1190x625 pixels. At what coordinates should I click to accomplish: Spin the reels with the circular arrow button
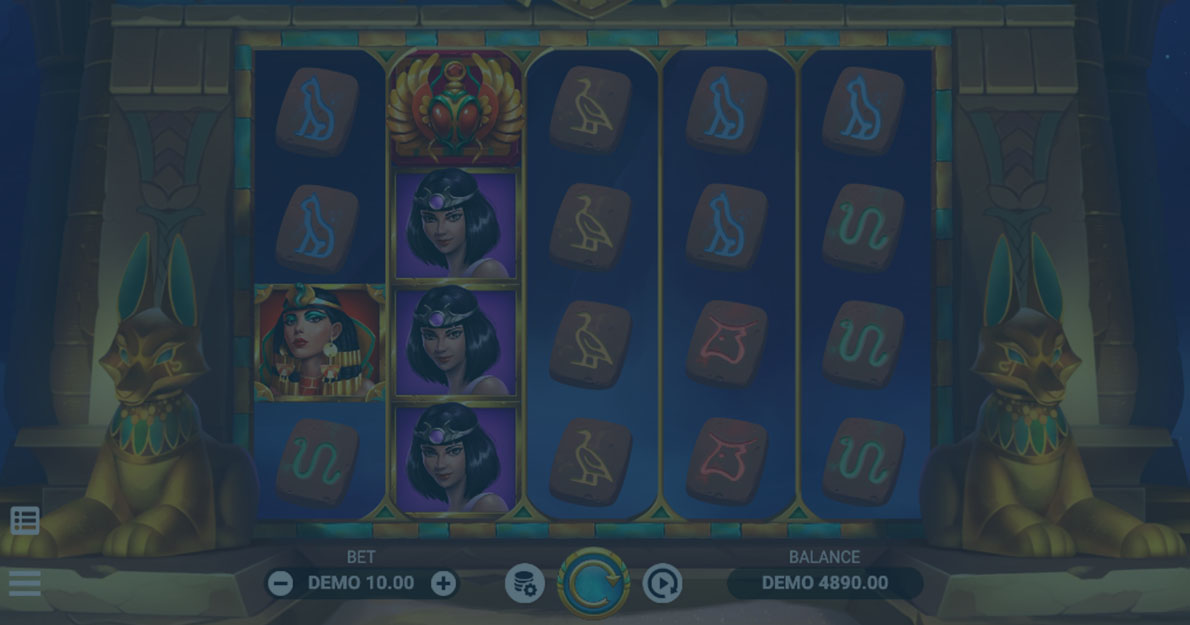[593, 583]
